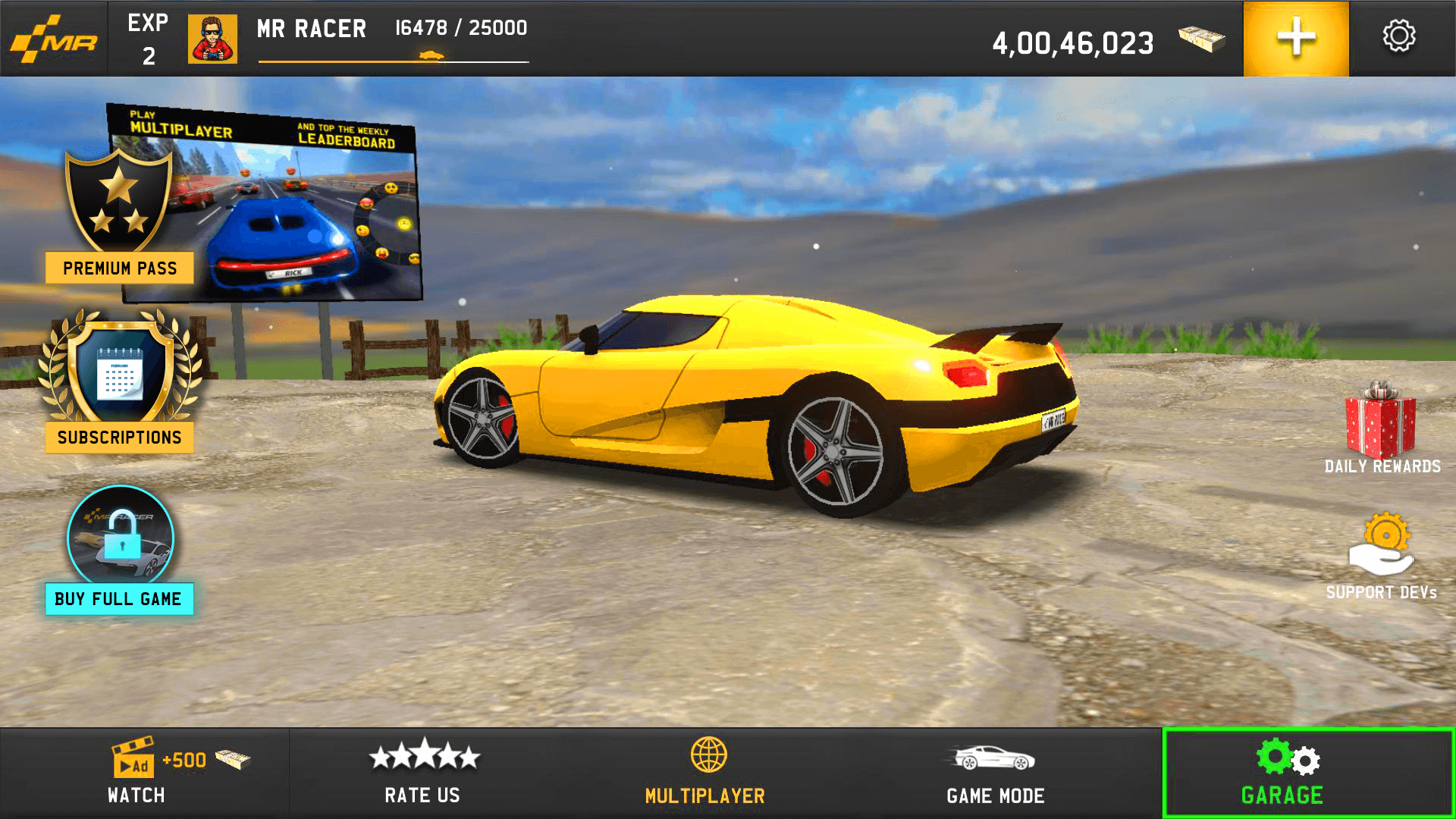
Task: Open the MR Racer logo icon
Action: [x=53, y=38]
